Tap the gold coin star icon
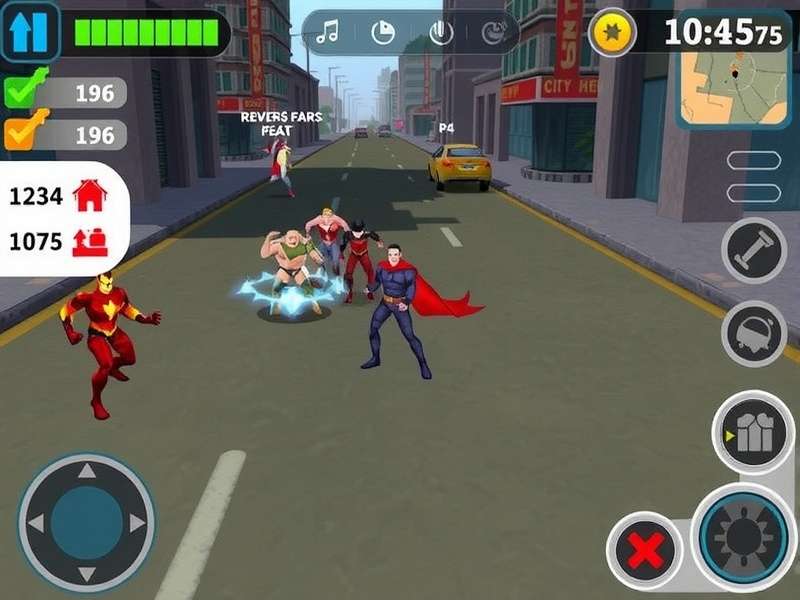Image resolution: width=800 pixels, height=600 pixels. (613, 33)
